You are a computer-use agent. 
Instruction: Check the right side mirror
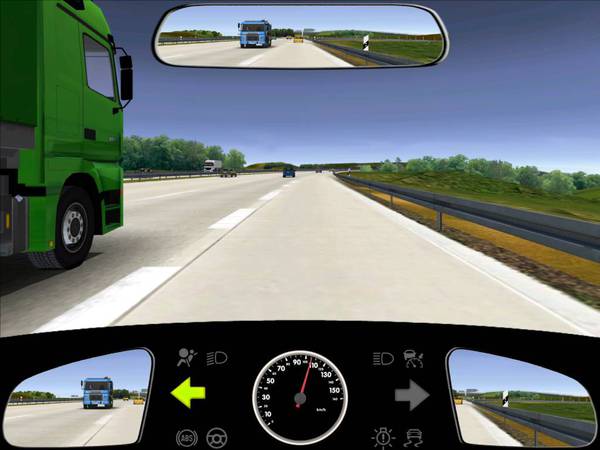pos(518,395)
